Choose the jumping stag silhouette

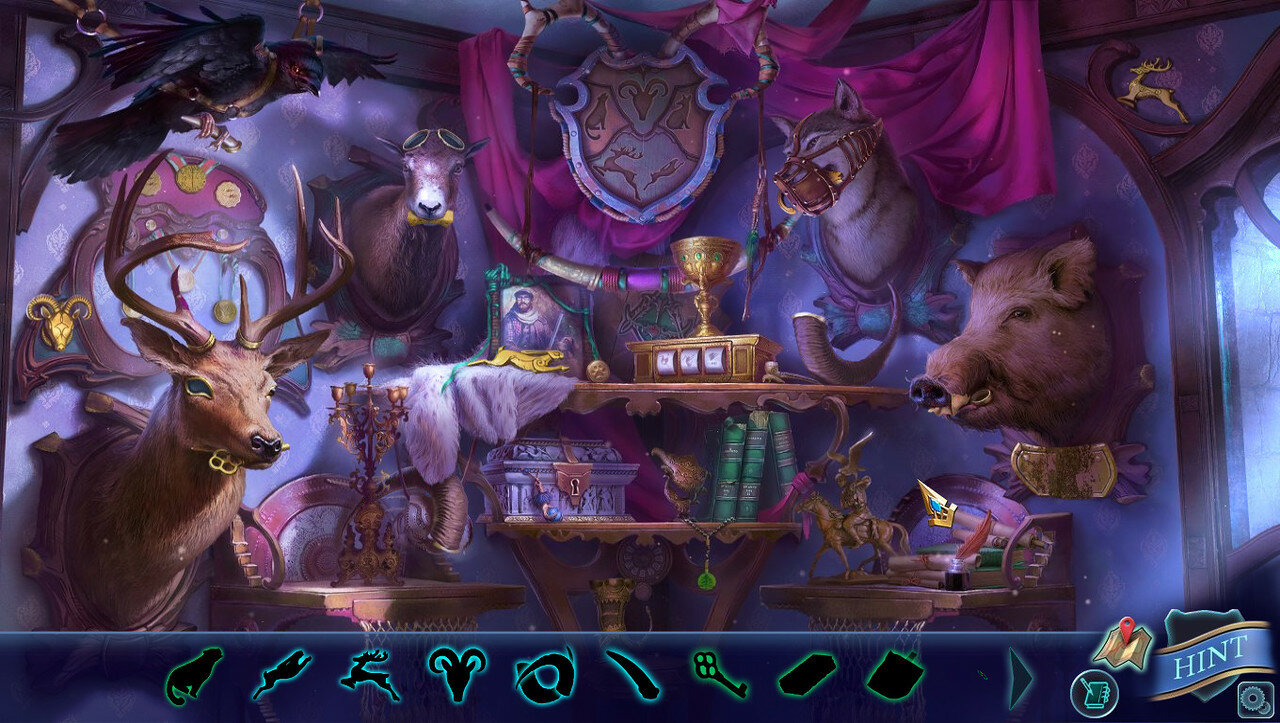click(369, 674)
